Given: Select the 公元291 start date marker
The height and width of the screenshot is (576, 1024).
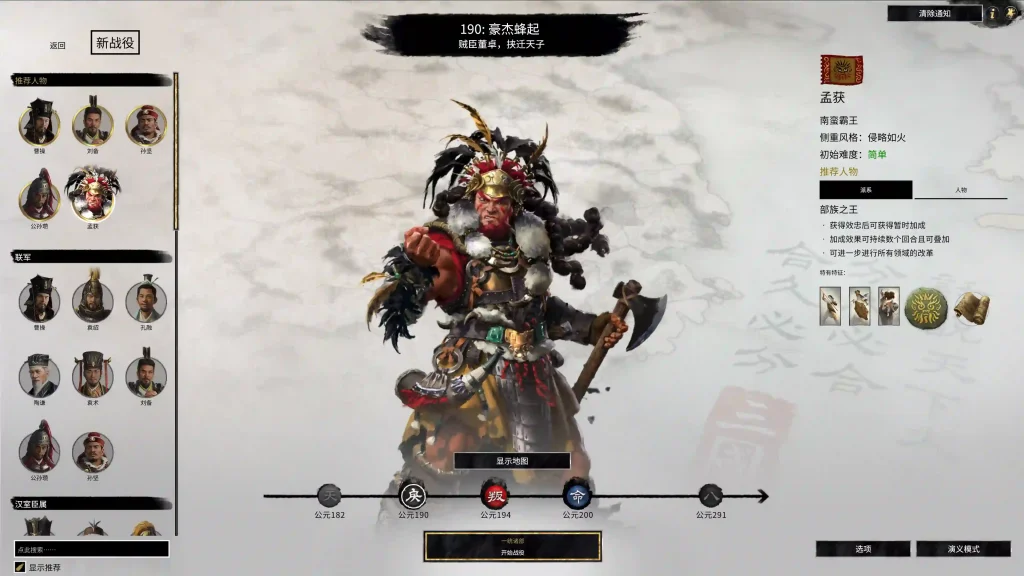Looking at the screenshot, I should point(710,495).
